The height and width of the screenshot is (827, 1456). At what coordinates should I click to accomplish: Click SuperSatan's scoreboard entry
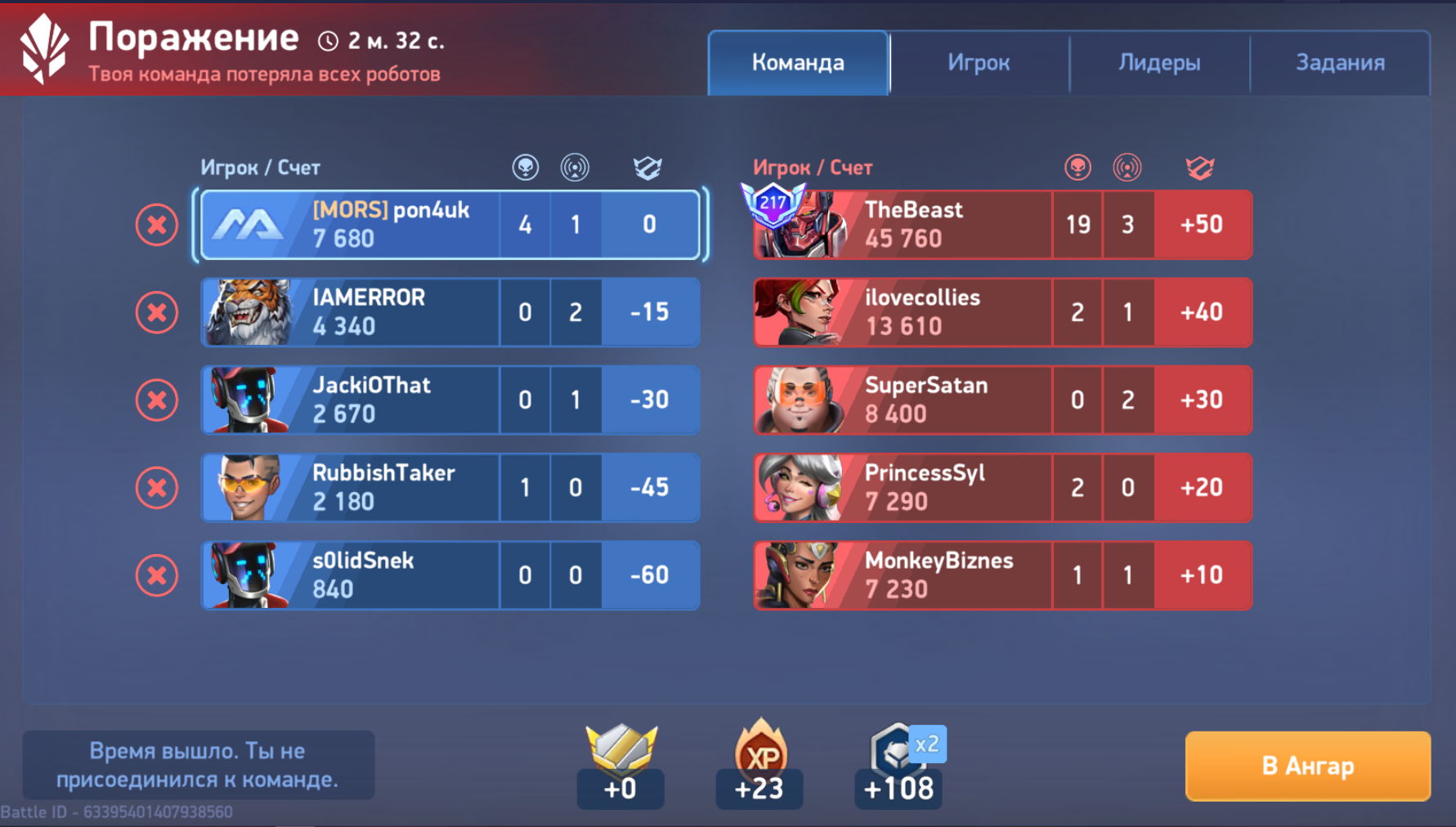pos(1002,400)
